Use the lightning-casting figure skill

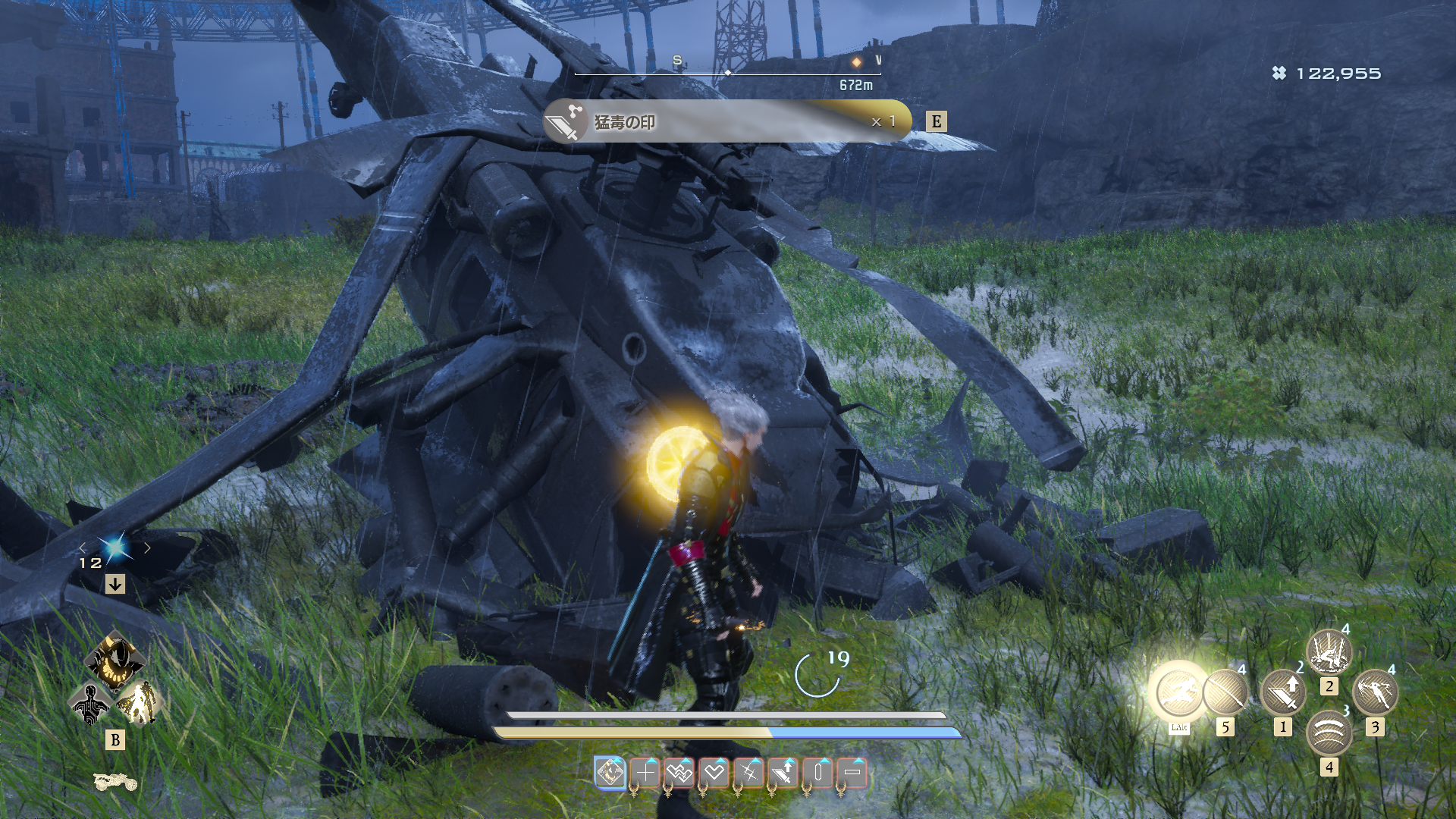click(x=1375, y=692)
